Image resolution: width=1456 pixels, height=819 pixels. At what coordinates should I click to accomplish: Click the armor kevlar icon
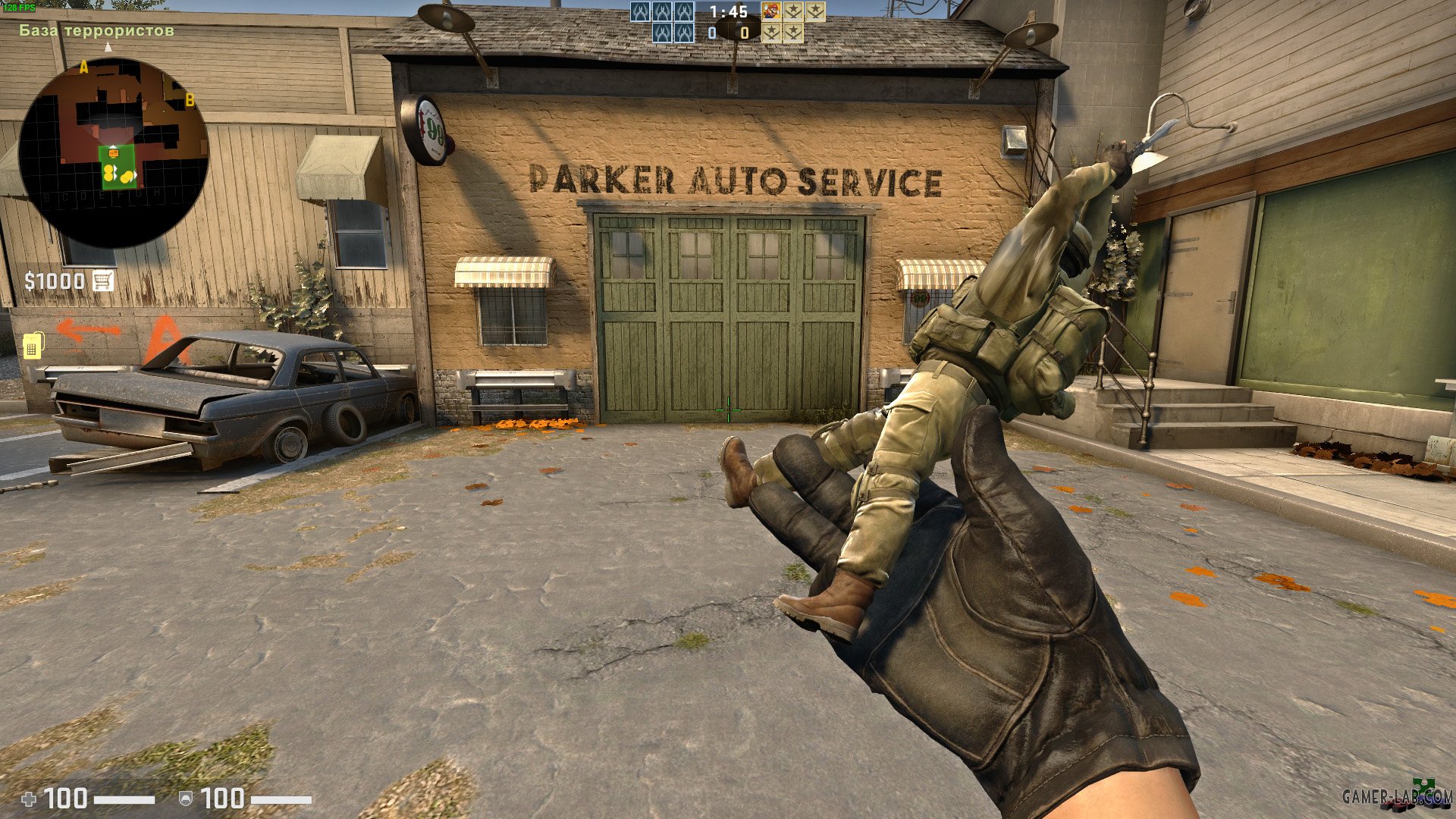(x=184, y=798)
